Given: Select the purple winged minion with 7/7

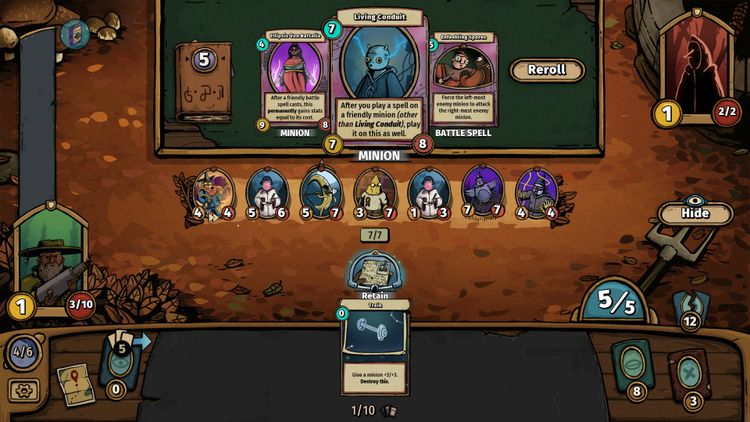Looking at the screenshot, I should pos(484,193).
